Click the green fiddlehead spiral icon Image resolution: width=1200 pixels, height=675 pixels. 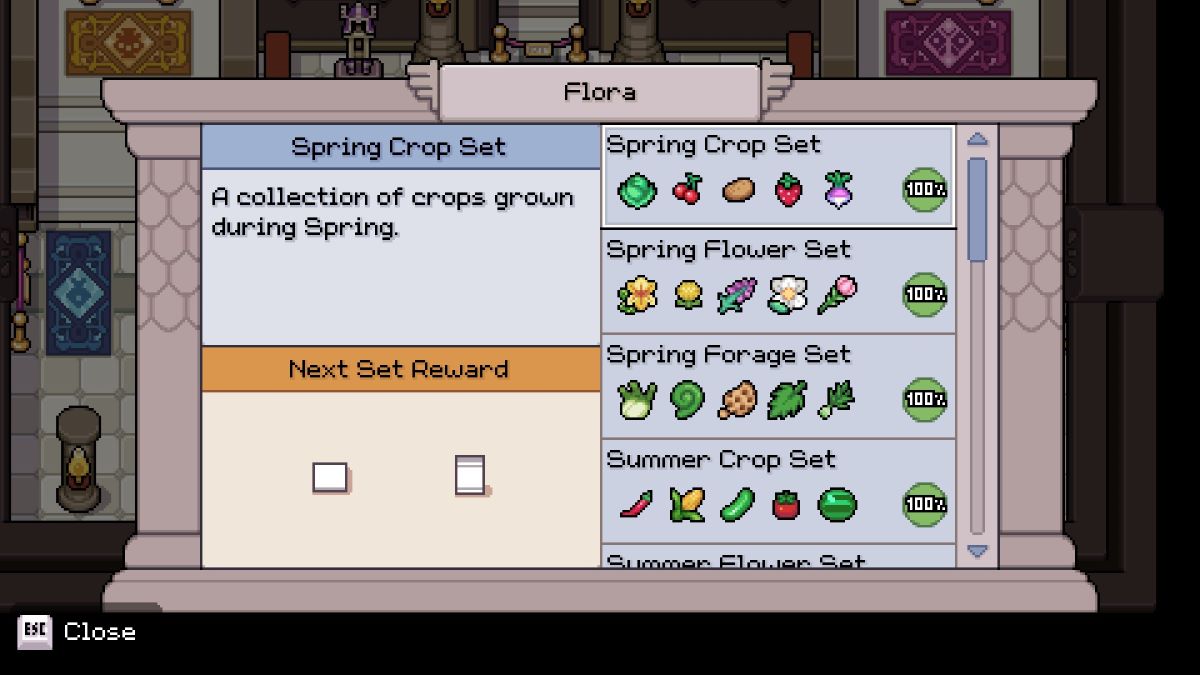(687, 400)
